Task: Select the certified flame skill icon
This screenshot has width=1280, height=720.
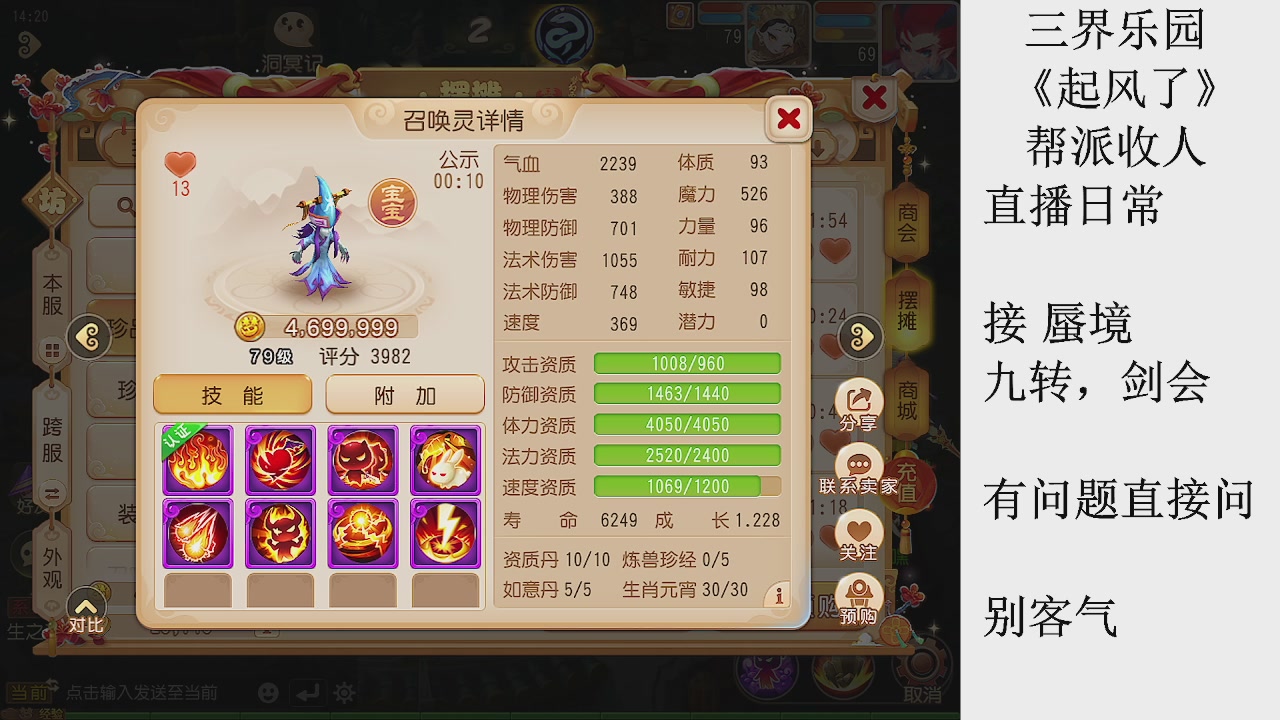Action: [x=197, y=460]
